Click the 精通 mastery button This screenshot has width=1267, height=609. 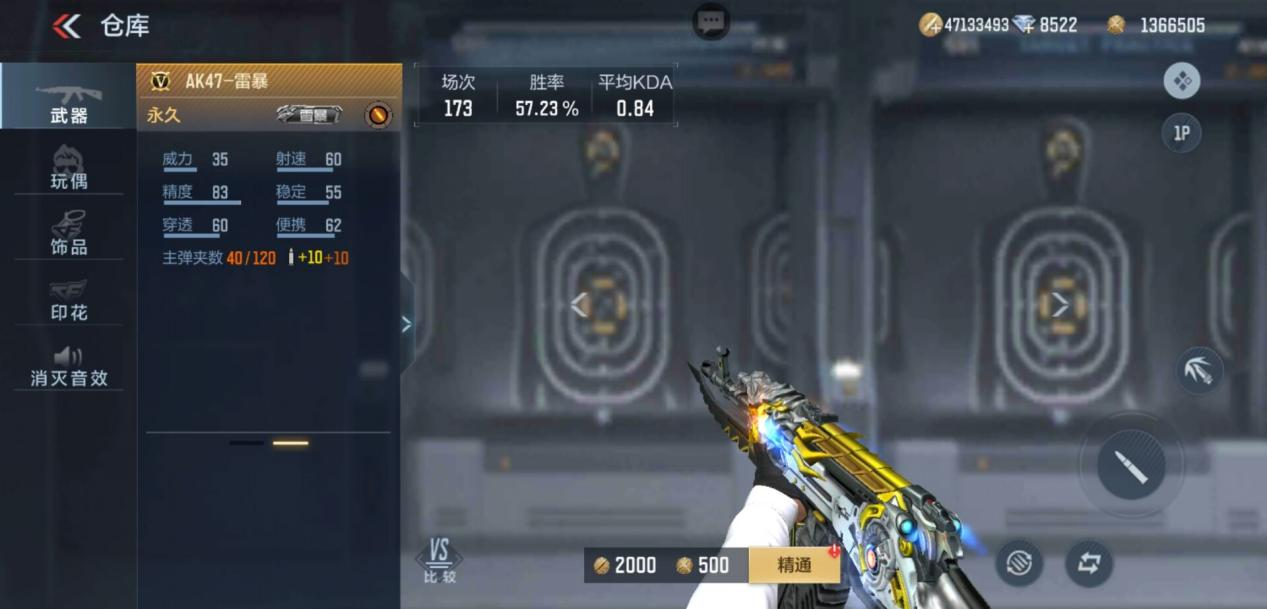pyautogui.click(x=794, y=565)
